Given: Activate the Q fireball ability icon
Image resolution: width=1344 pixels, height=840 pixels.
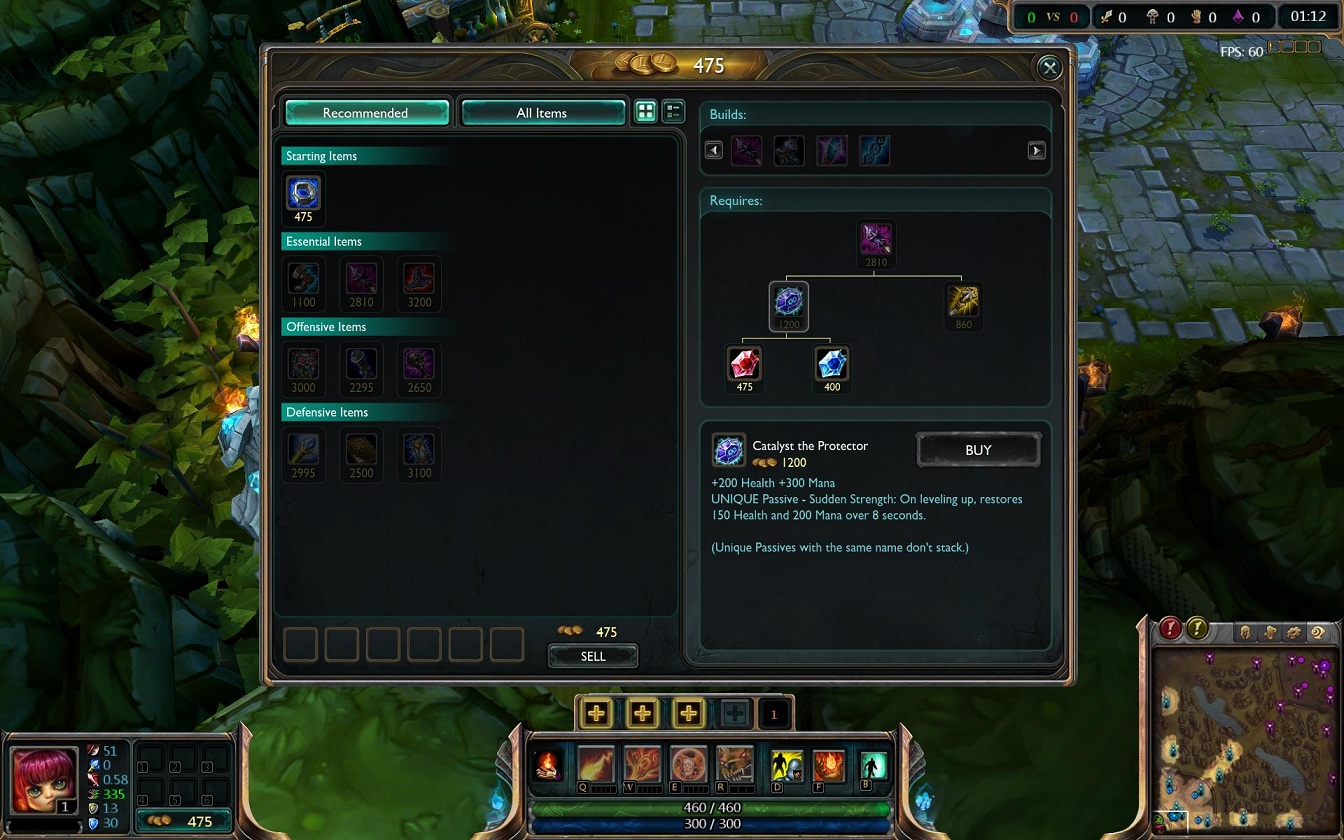Looking at the screenshot, I should point(596,765).
